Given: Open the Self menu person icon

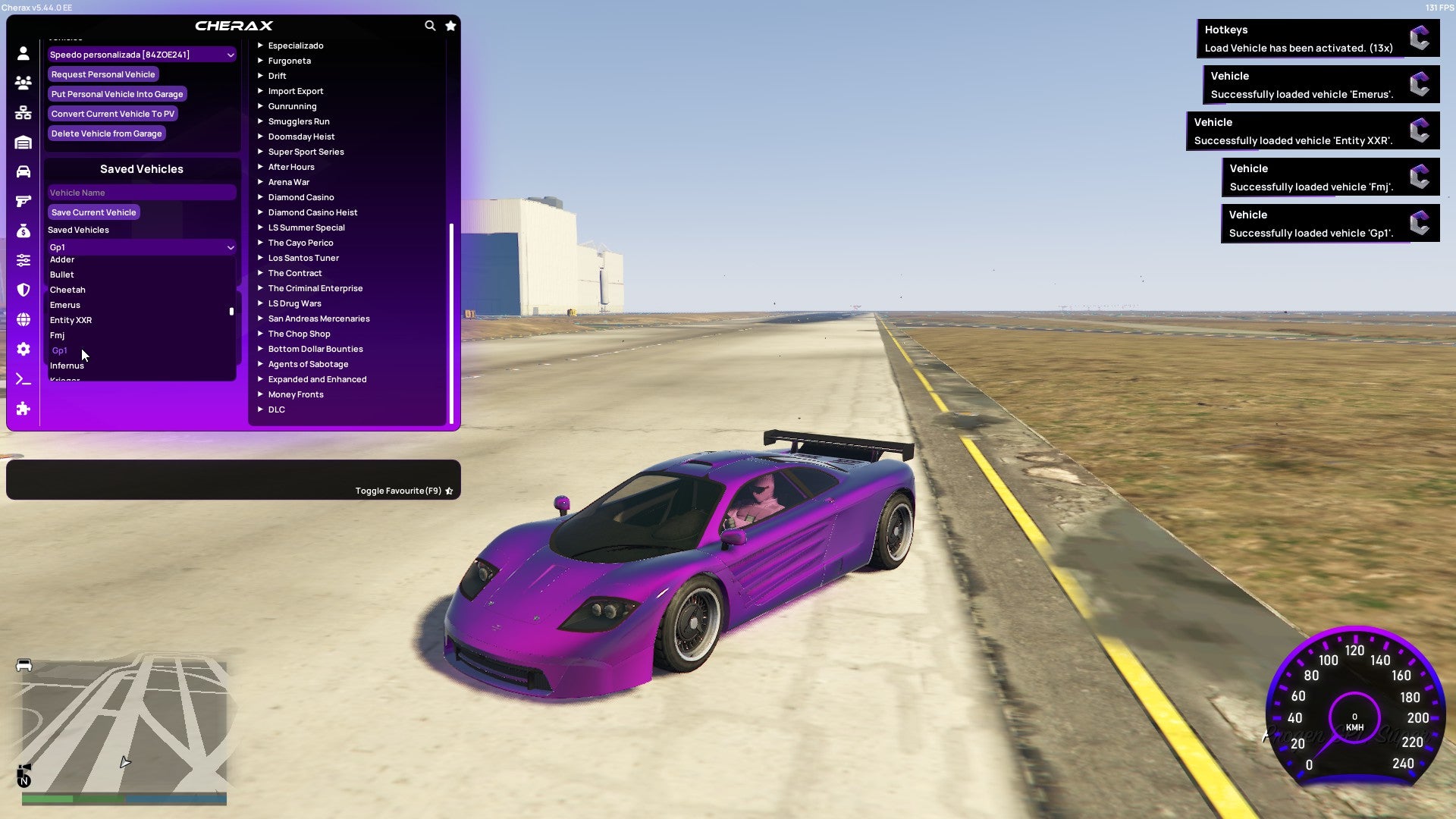Looking at the screenshot, I should [23, 53].
